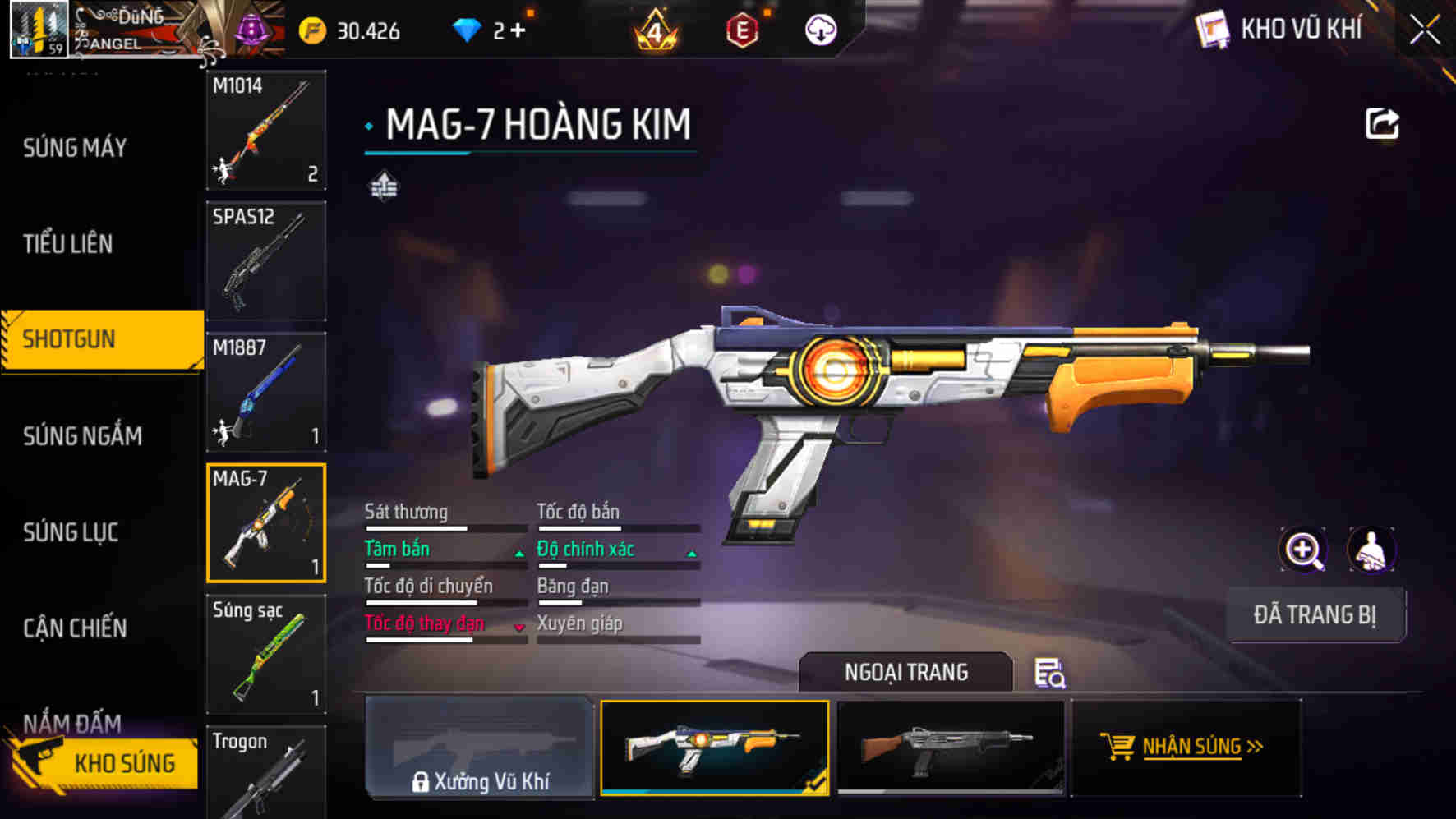Select the SÚNG NGẮM category
This screenshot has height=819, width=1456.
pos(82,436)
